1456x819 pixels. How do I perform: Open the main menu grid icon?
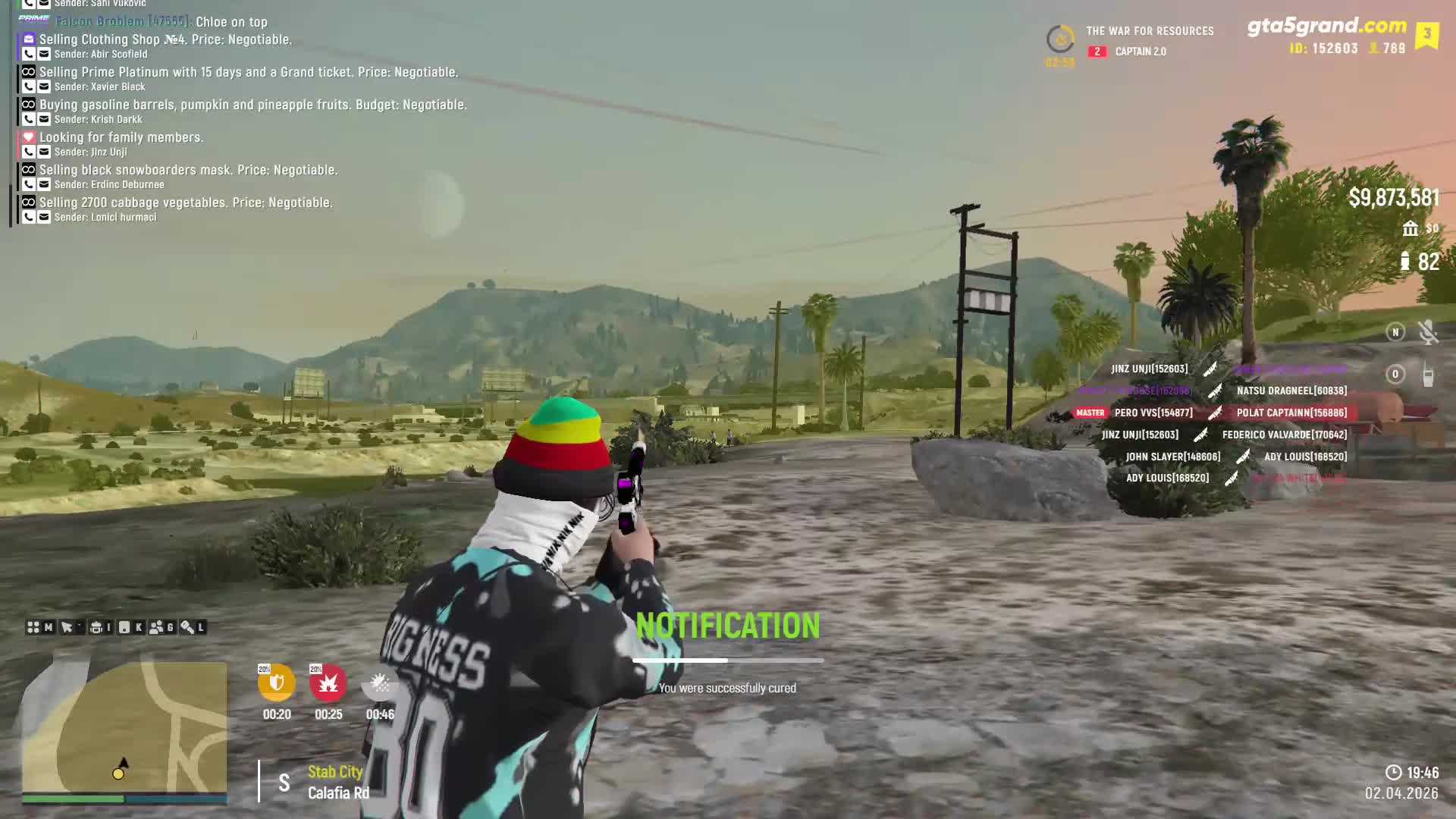33,628
